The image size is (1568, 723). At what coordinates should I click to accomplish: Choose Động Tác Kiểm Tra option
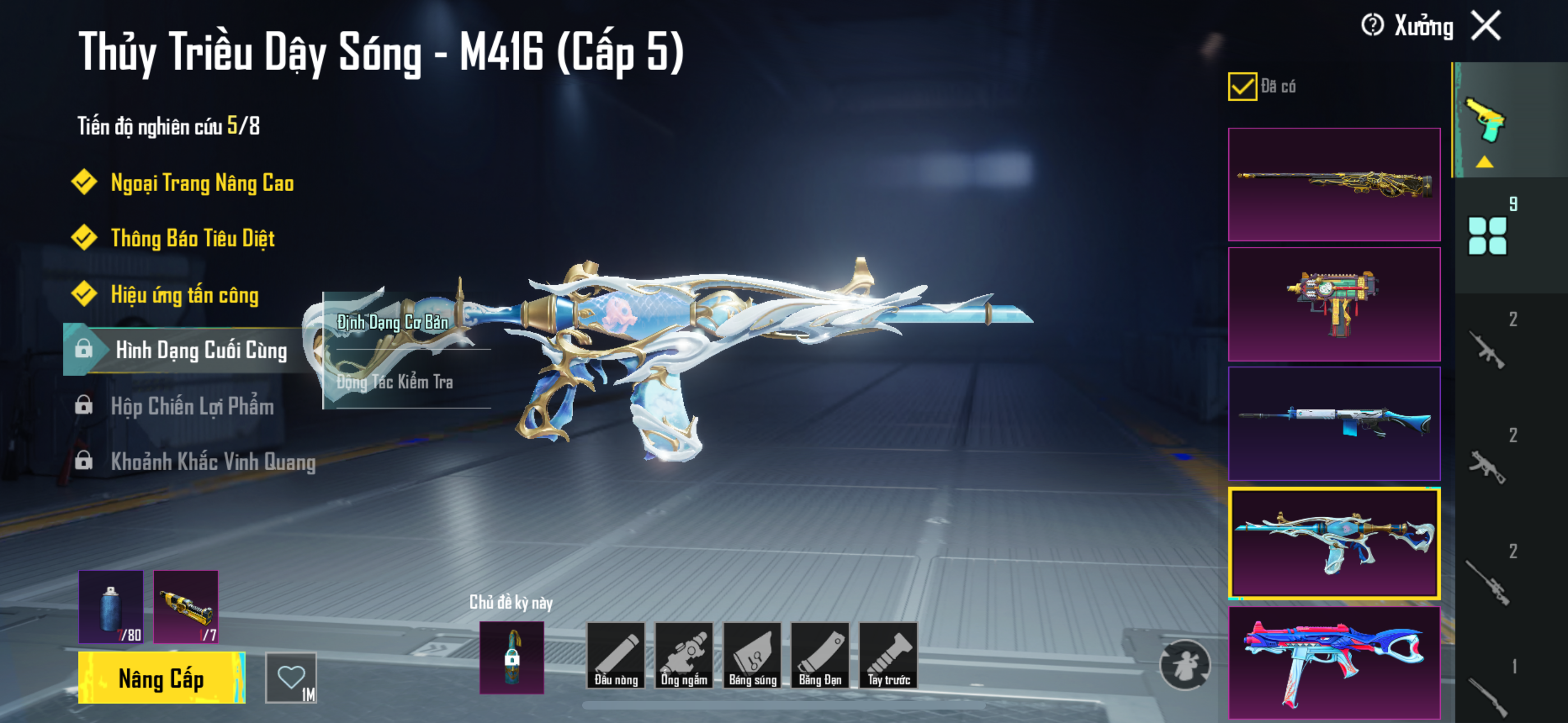[394, 382]
